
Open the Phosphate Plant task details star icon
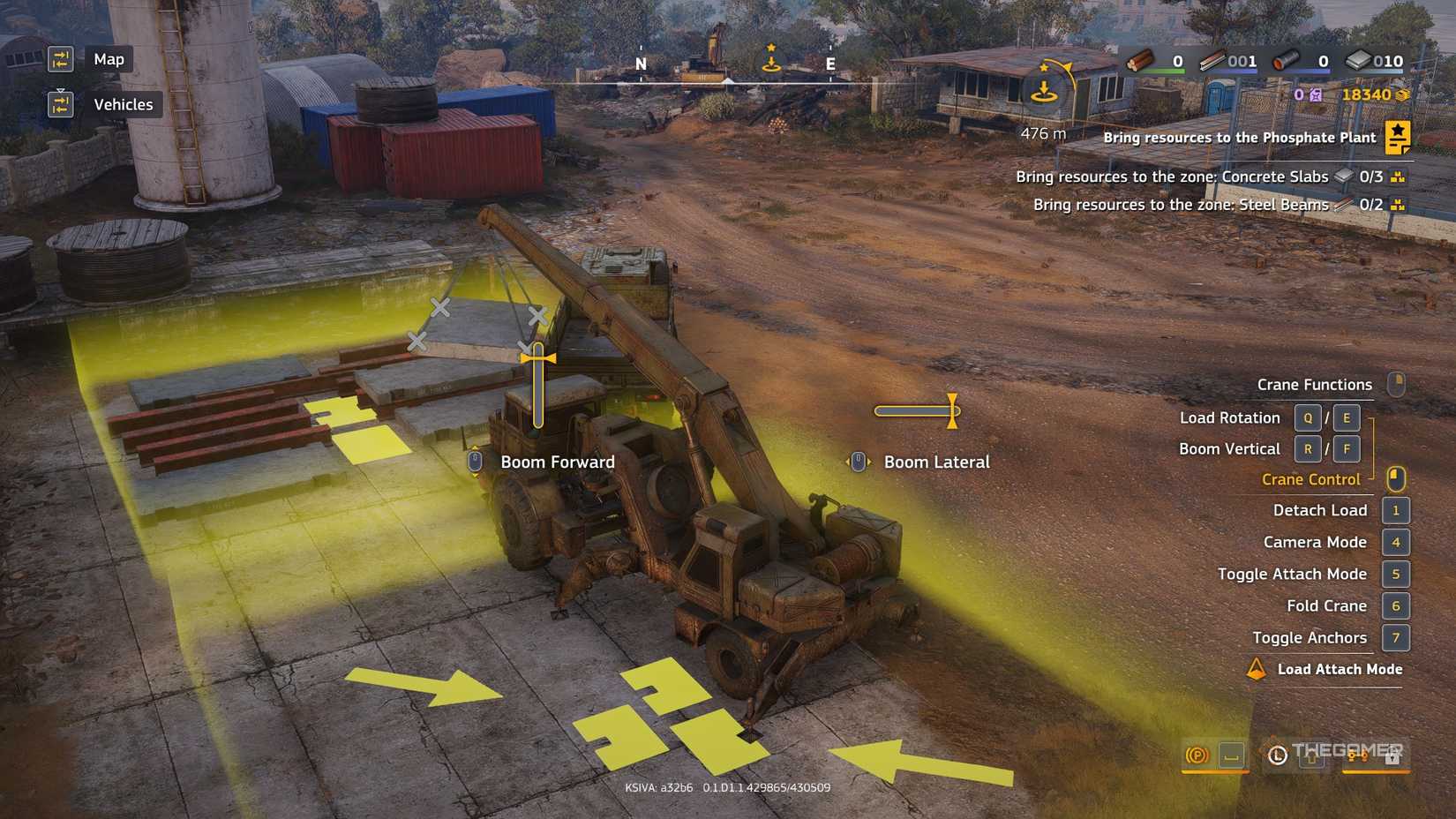click(1399, 137)
